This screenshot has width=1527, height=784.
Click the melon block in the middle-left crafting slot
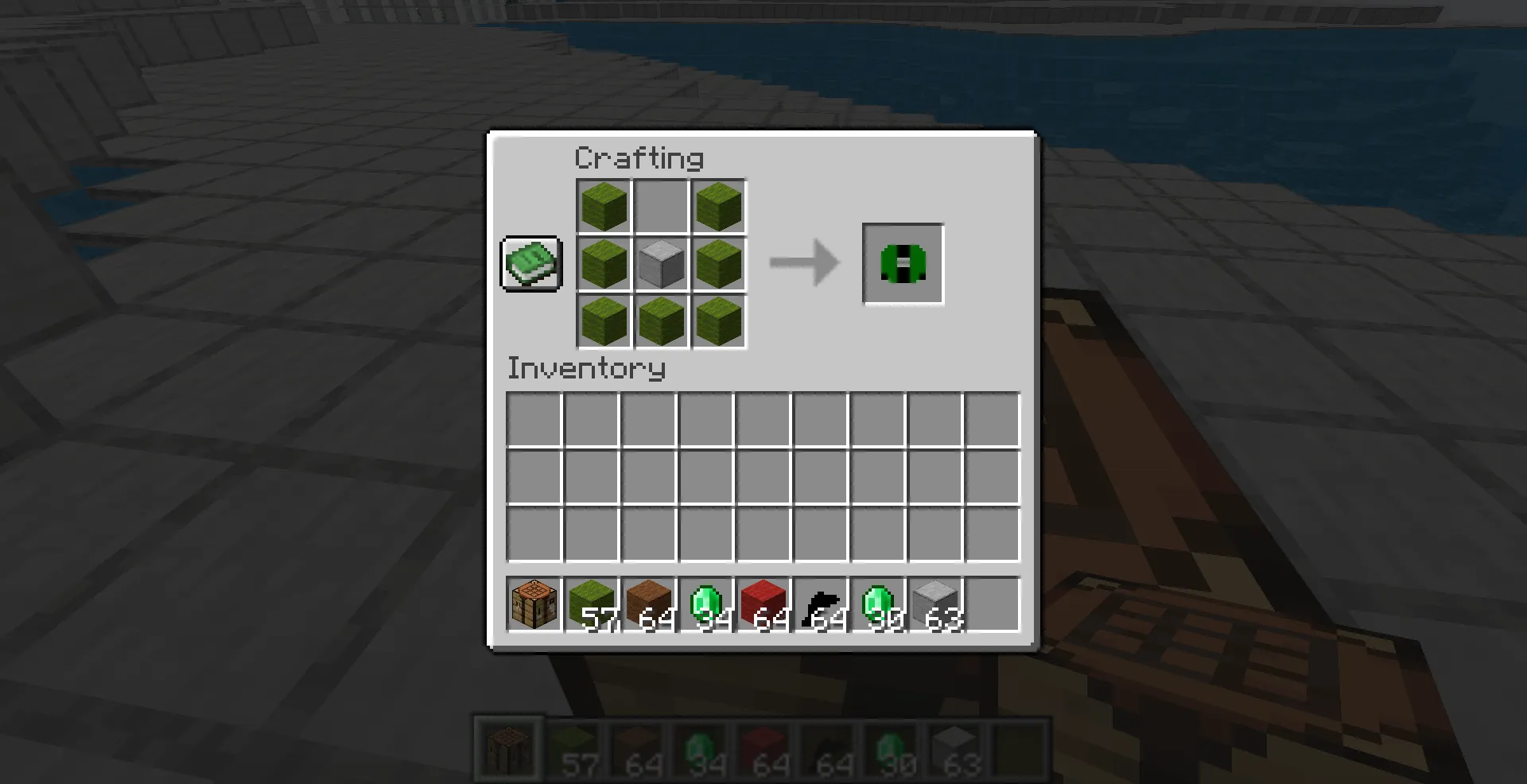point(603,263)
